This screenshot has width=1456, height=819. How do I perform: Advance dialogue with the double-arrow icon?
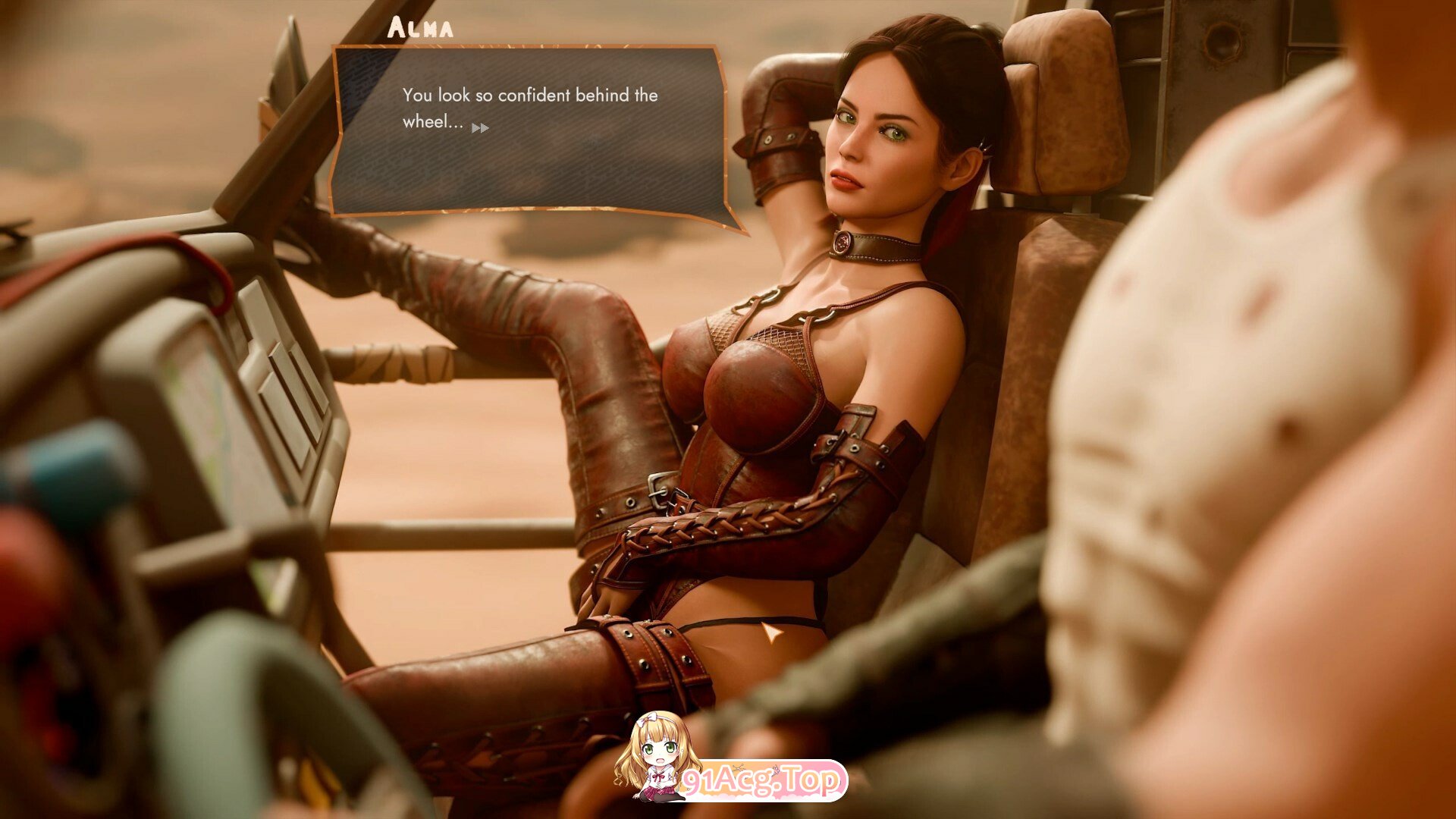coord(480,128)
